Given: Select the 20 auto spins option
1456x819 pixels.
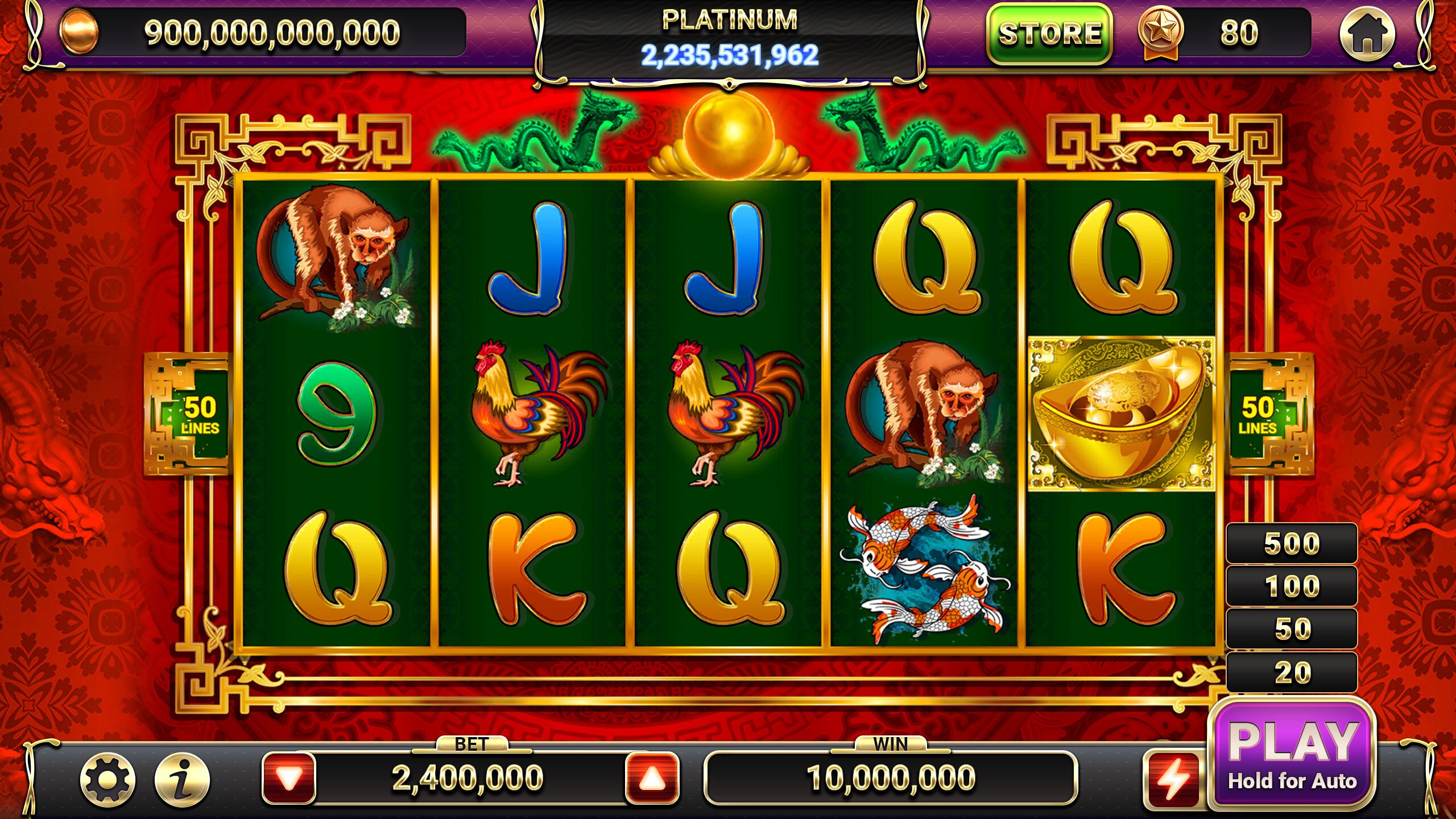Looking at the screenshot, I should pyautogui.click(x=1292, y=672).
